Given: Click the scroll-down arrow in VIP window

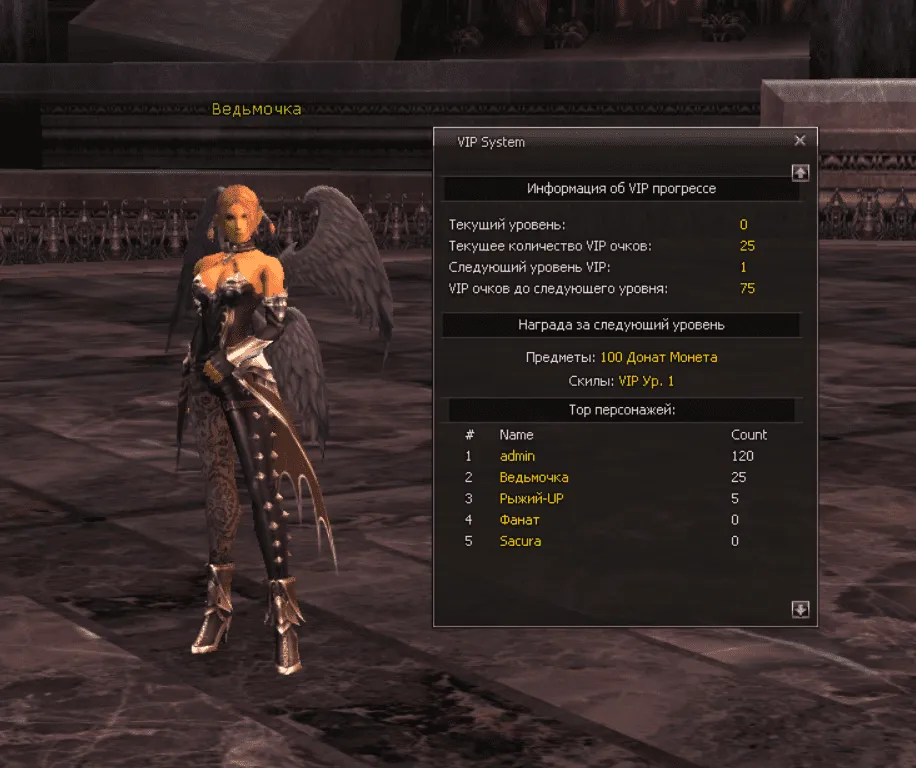Looking at the screenshot, I should click(800, 610).
